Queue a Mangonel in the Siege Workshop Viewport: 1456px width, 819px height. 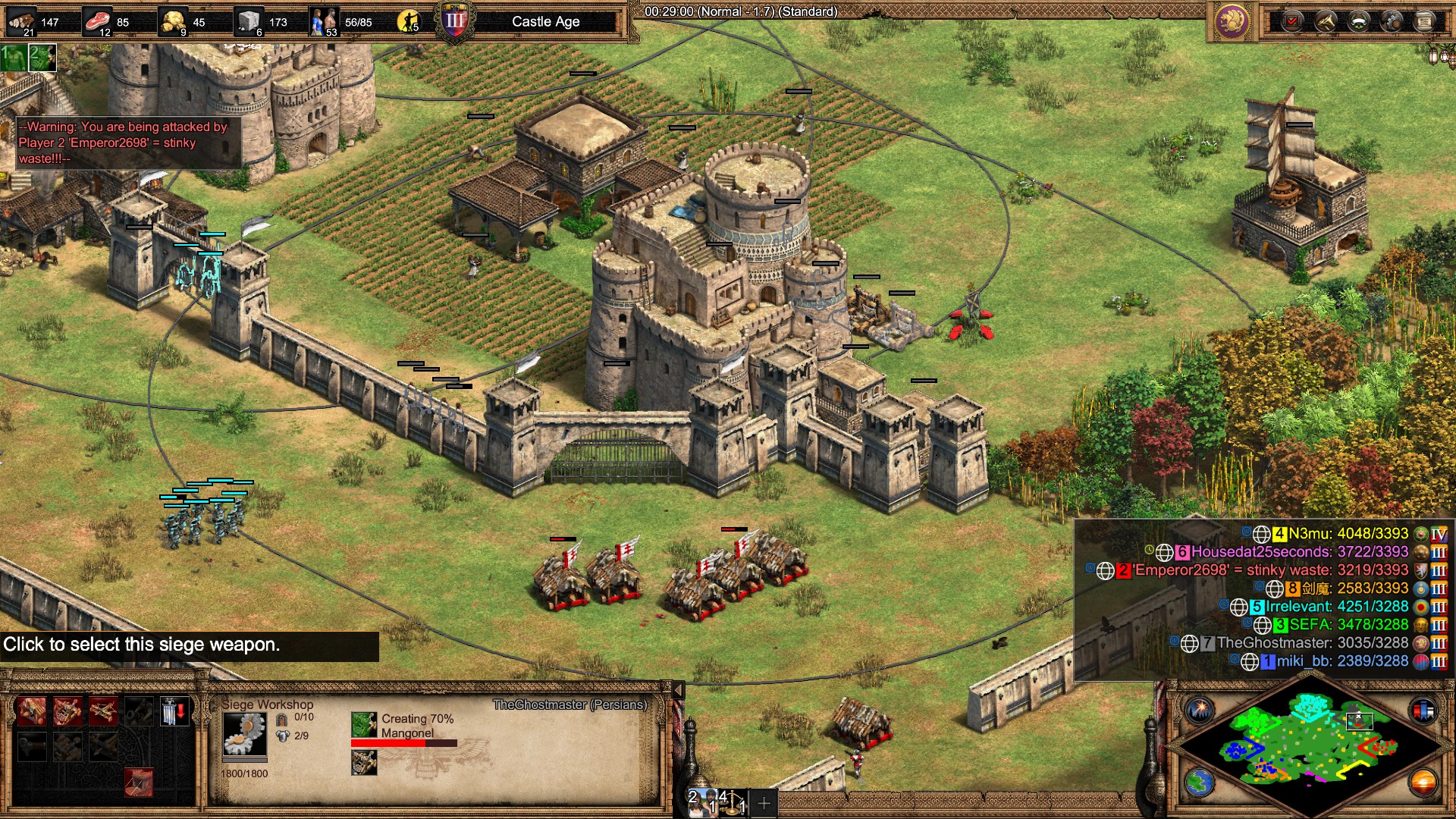[67, 712]
